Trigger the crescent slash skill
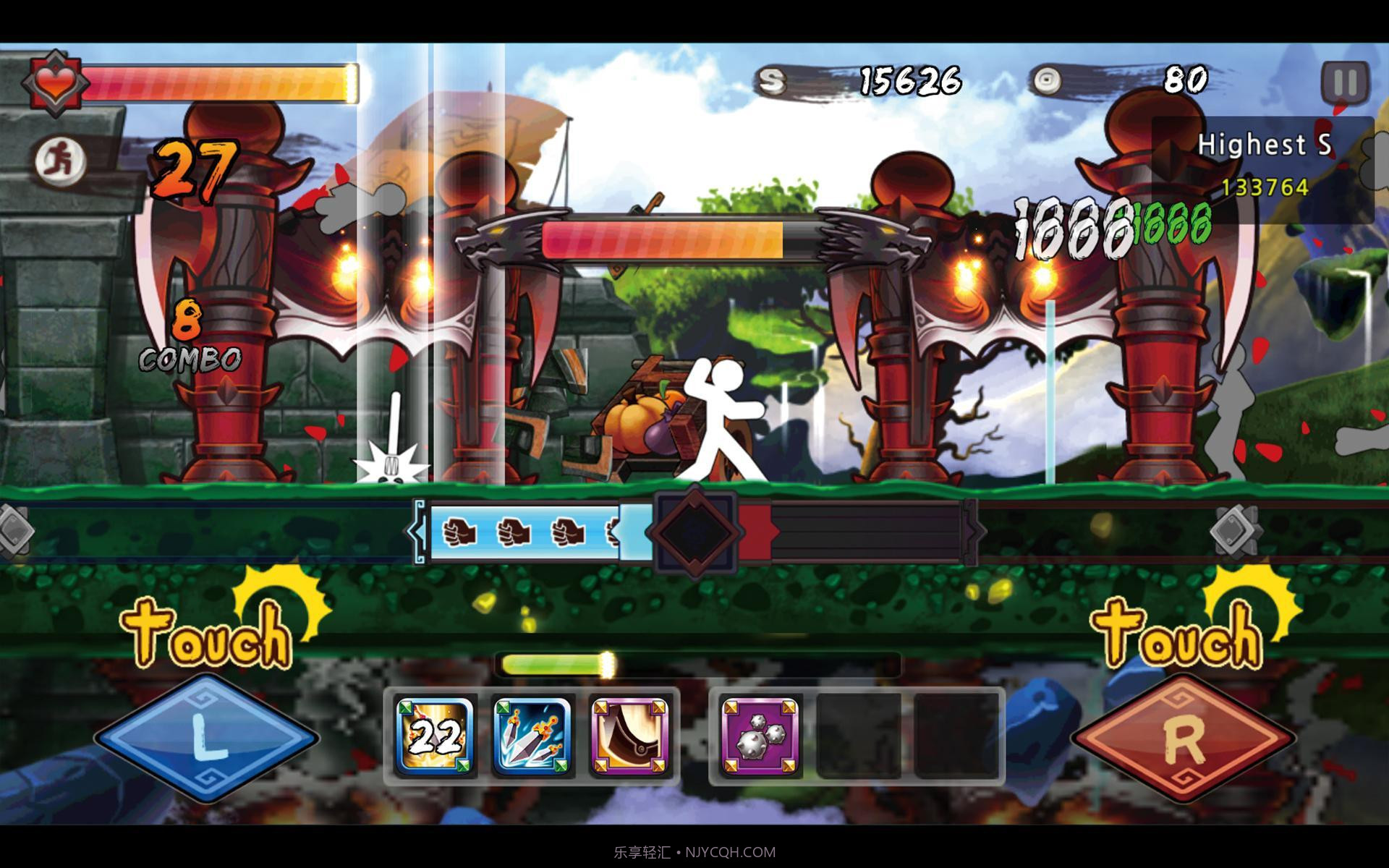Viewport: 1389px width, 868px height. pos(629,736)
